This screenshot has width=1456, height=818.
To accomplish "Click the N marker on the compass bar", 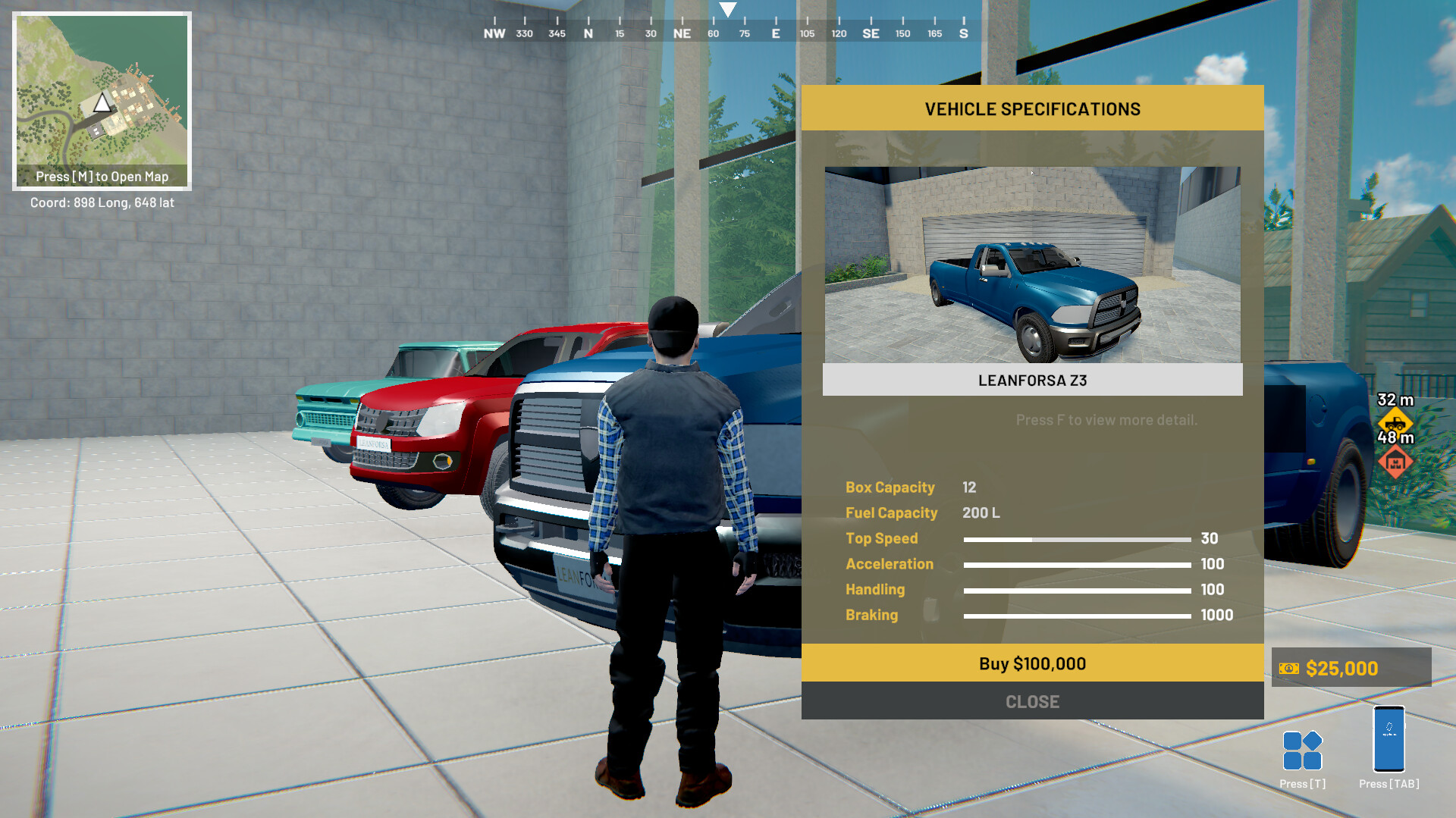I will [x=589, y=33].
